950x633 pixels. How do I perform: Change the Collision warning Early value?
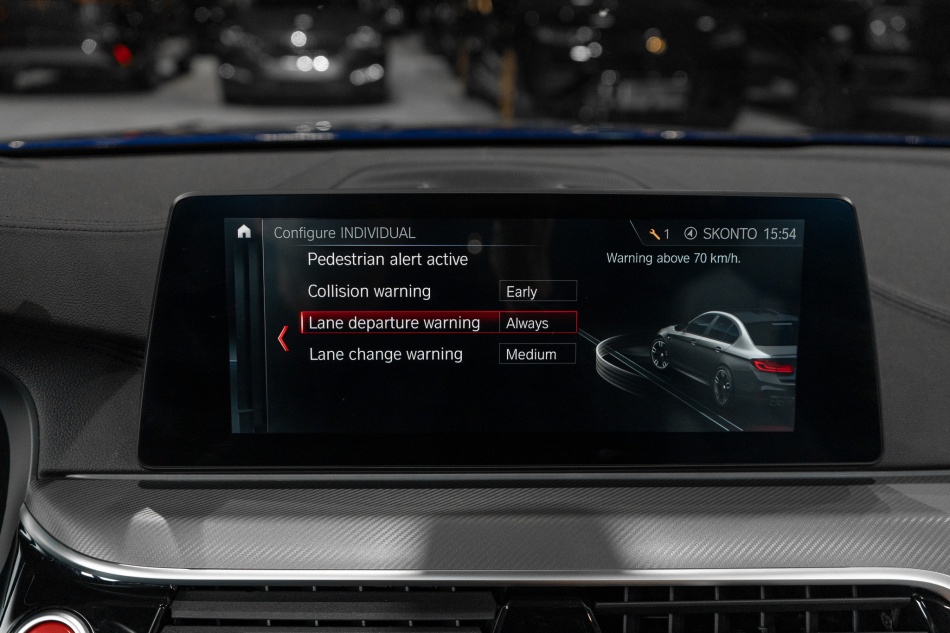[537, 291]
